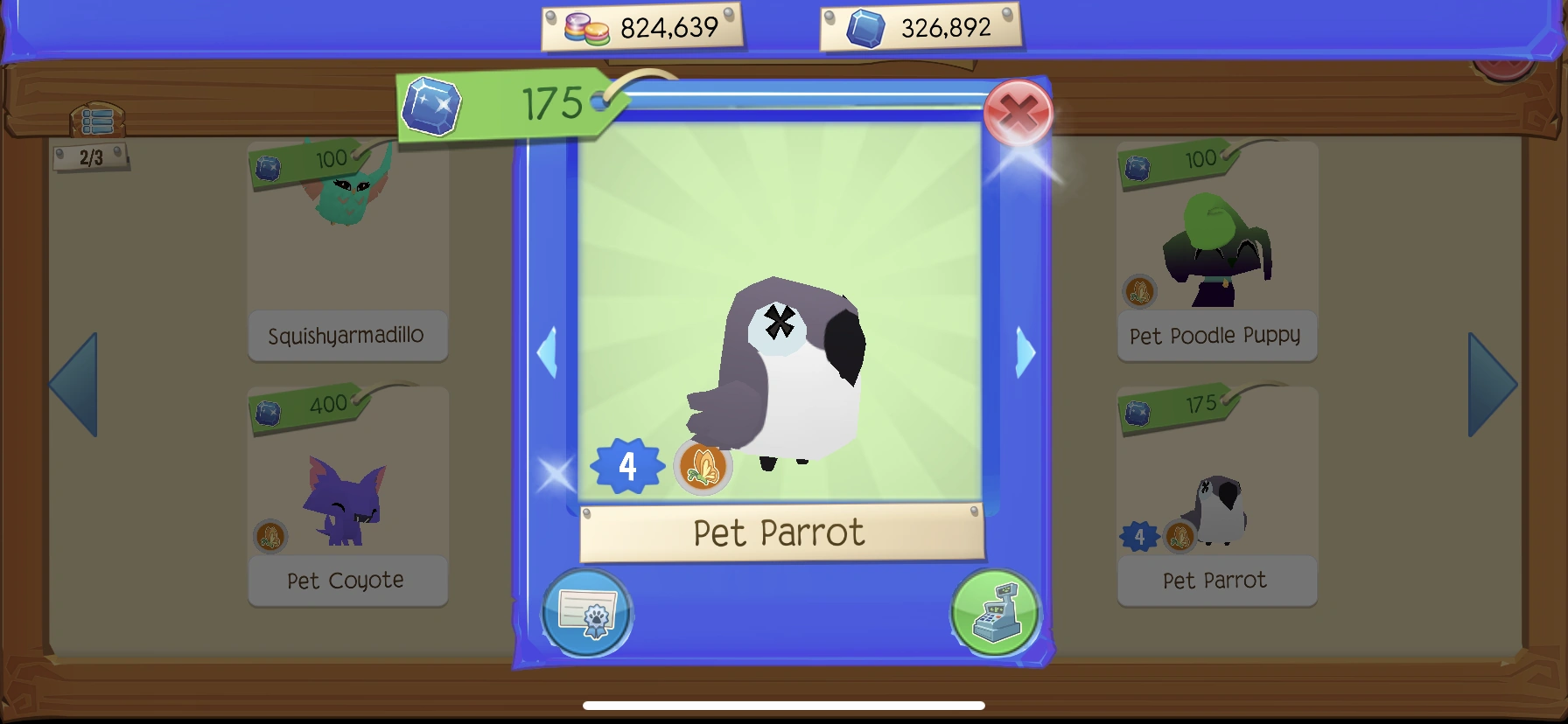Click the Pet Parrot name banner
This screenshot has width=1568, height=724.
(x=781, y=533)
